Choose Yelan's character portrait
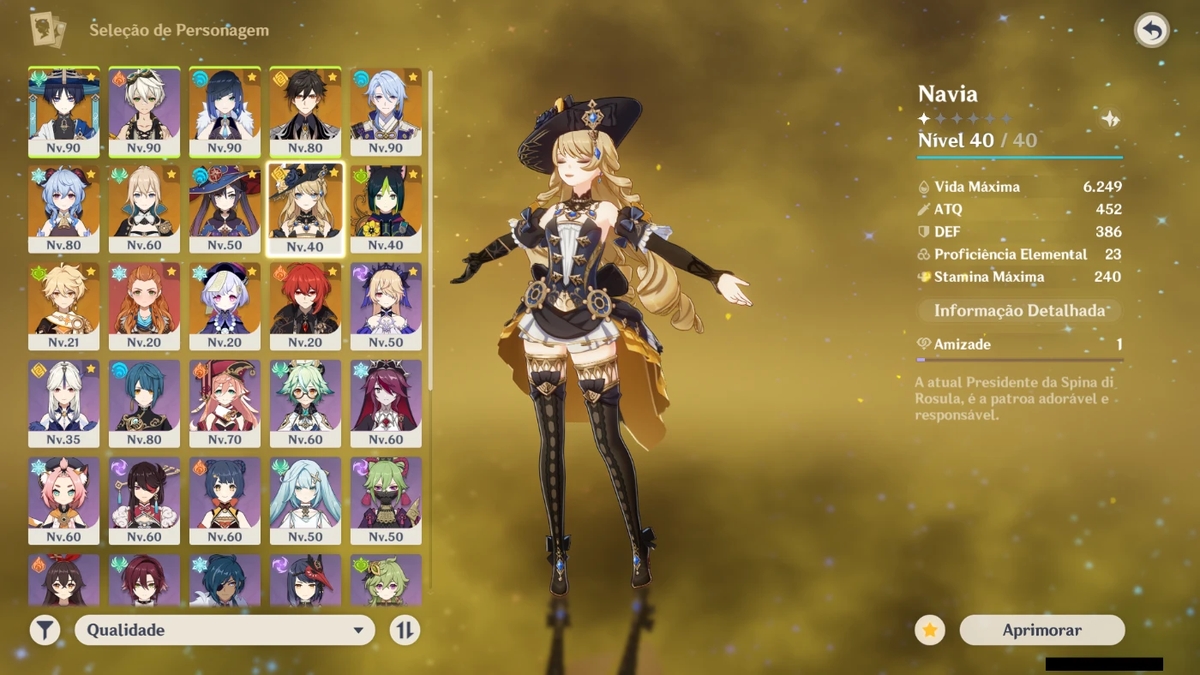Viewport: 1200px width, 675px height. click(225, 111)
